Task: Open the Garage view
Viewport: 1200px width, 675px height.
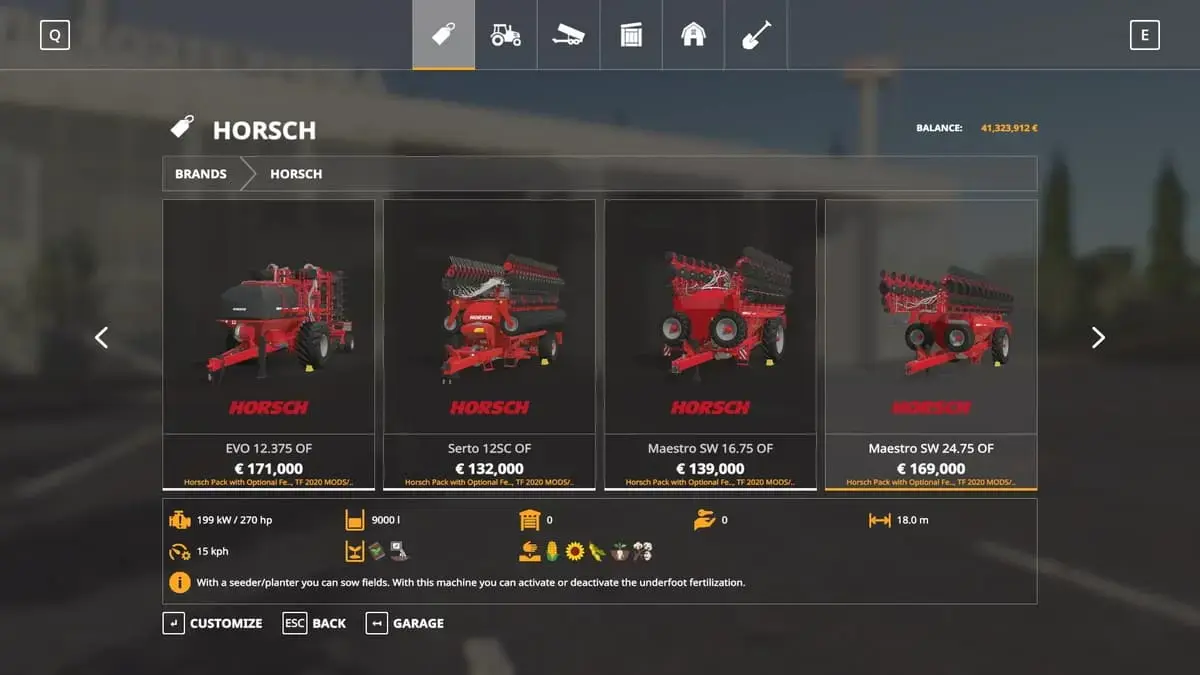Action: click(x=405, y=623)
